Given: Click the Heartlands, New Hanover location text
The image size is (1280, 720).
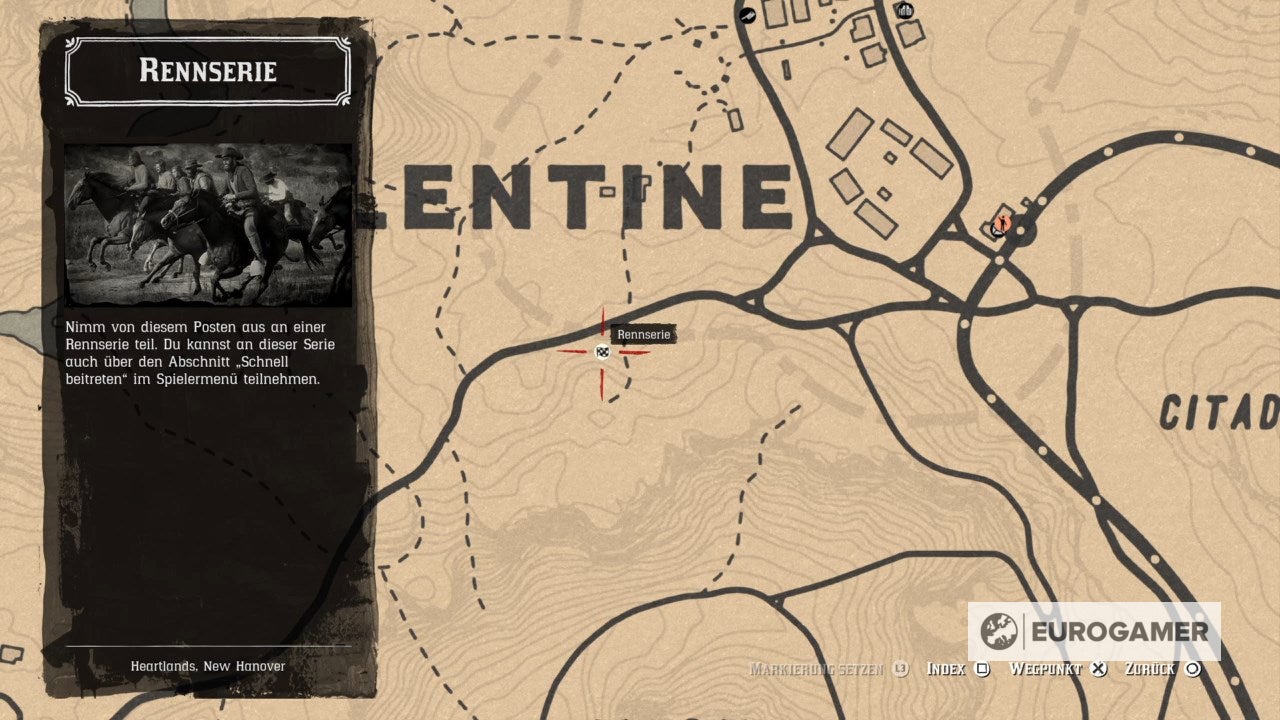Looking at the screenshot, I should [207, 665].
